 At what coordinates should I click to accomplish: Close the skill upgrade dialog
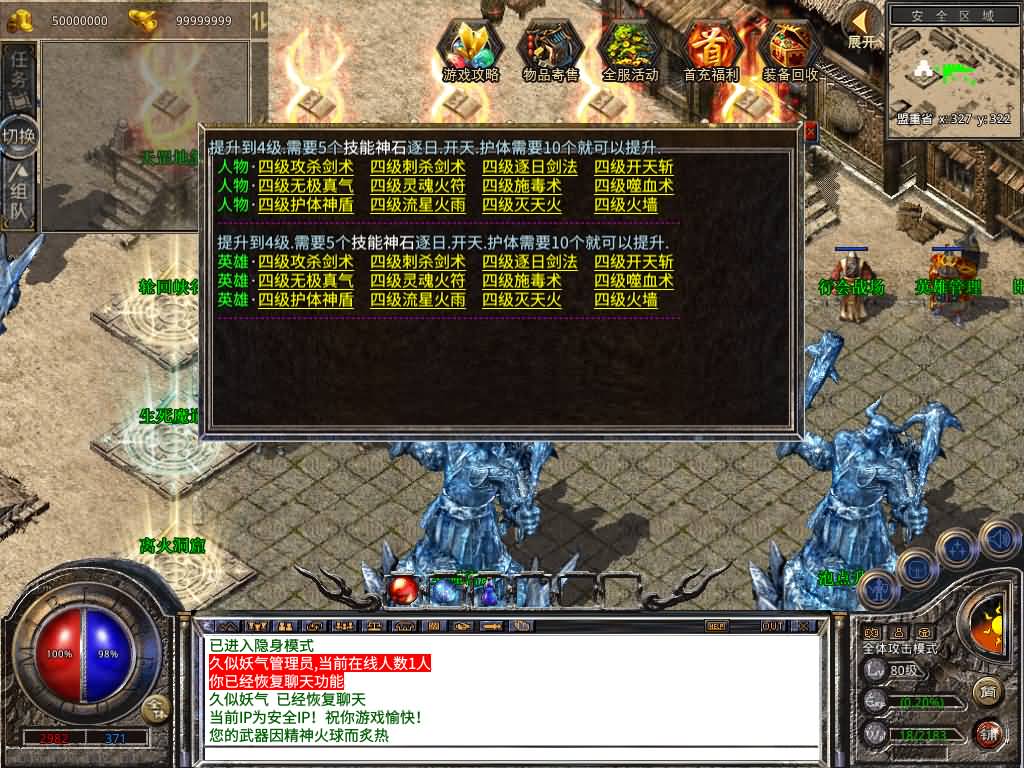[x=810, y=131]
